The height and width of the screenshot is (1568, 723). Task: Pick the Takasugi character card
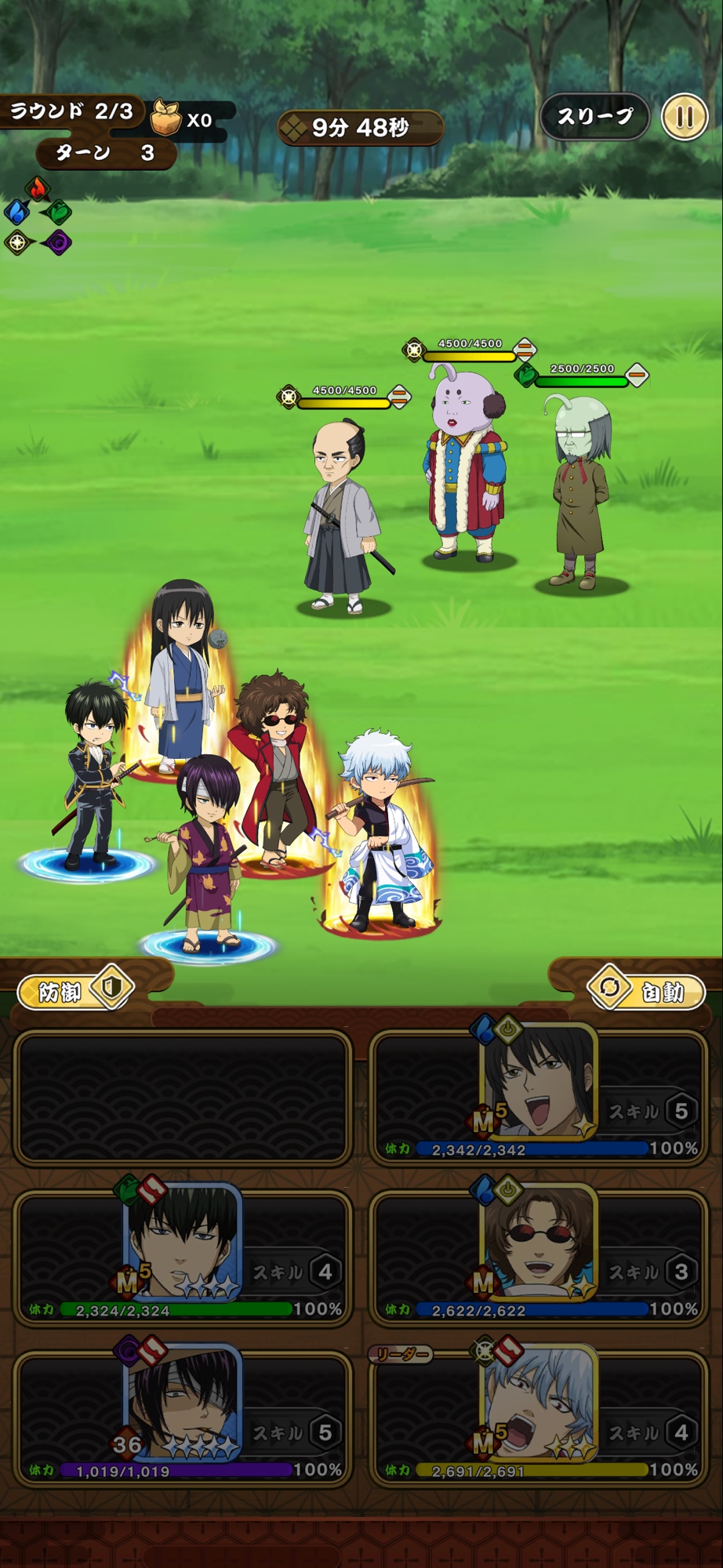click(183, 1417)
